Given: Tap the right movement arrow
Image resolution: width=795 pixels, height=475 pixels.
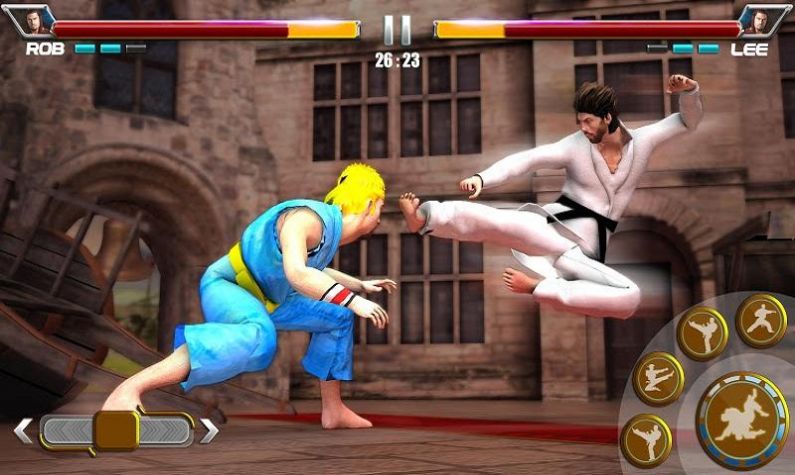Looking at the screenshot, I should click(x=209, y=431).
